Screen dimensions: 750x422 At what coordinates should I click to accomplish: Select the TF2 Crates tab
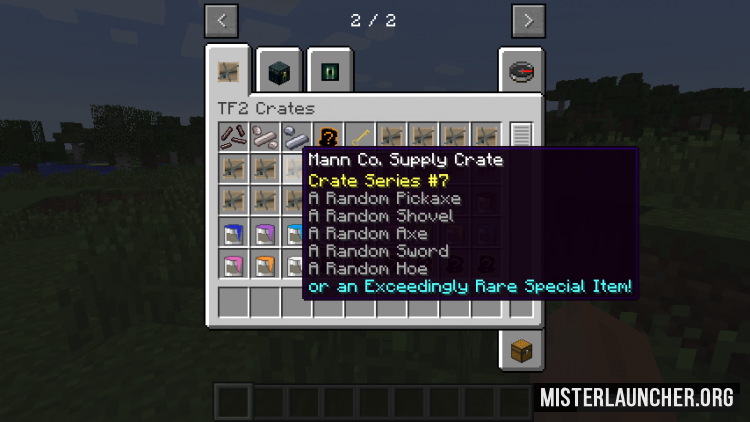[x=230, y=71]
